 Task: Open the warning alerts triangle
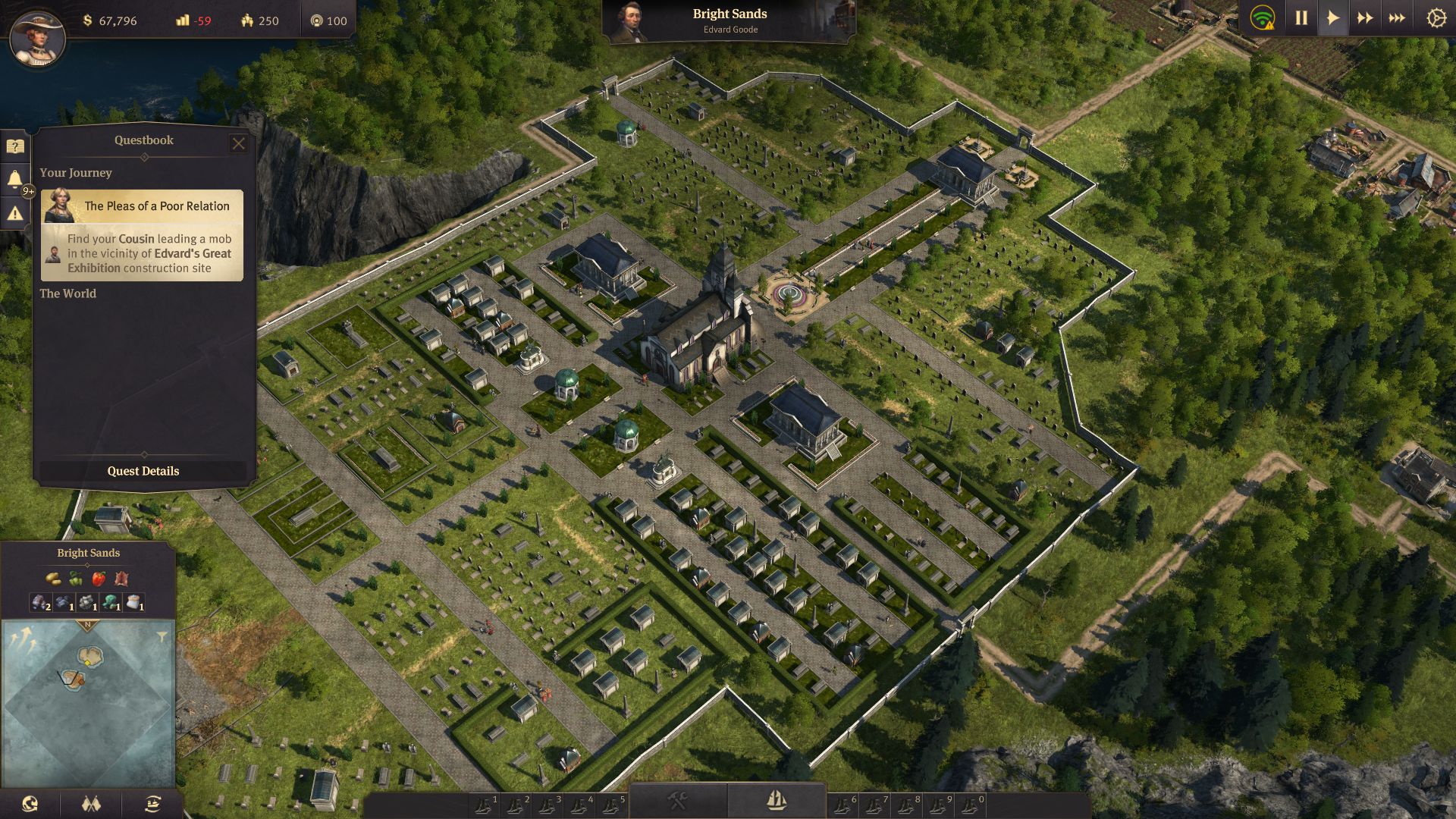pos(15,214)
